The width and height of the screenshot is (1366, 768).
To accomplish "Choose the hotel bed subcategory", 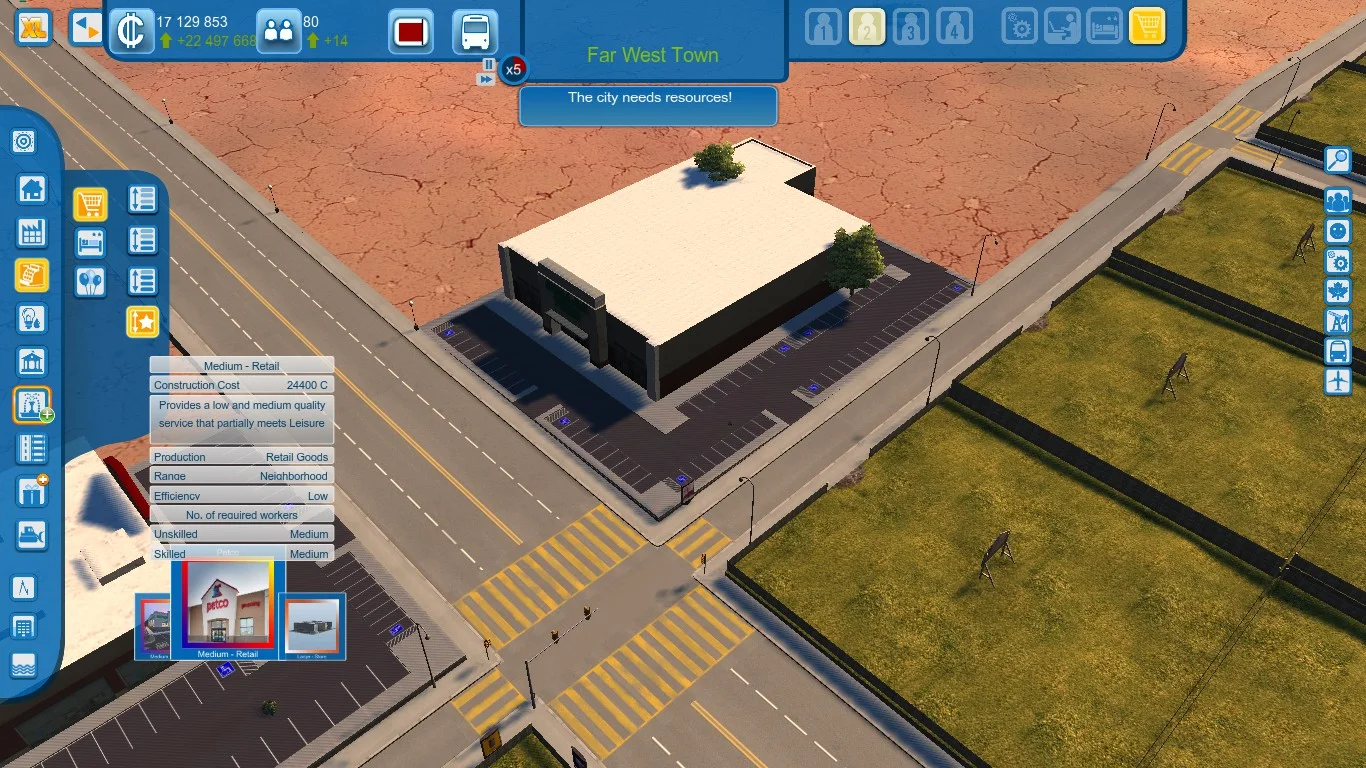I will pos(90,242).
